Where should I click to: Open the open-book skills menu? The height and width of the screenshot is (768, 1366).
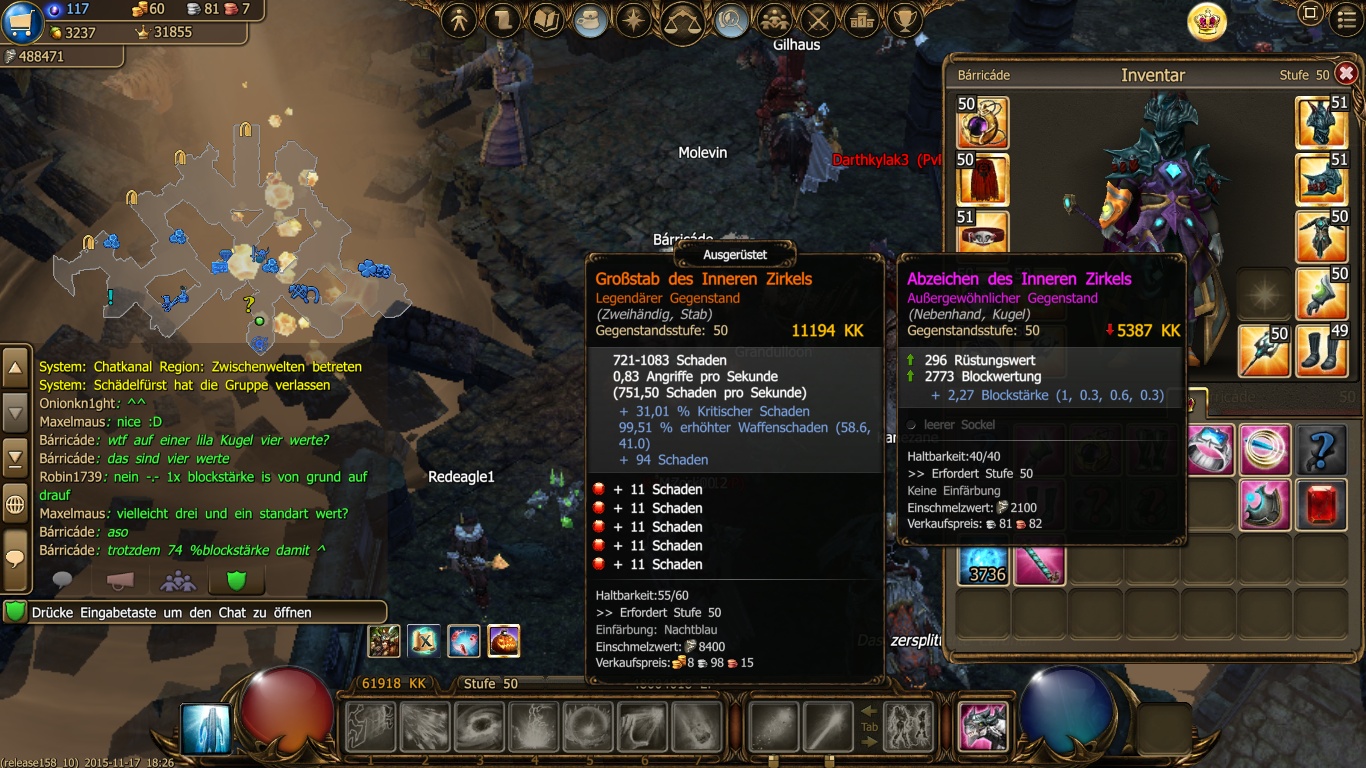tap(546, 19)
